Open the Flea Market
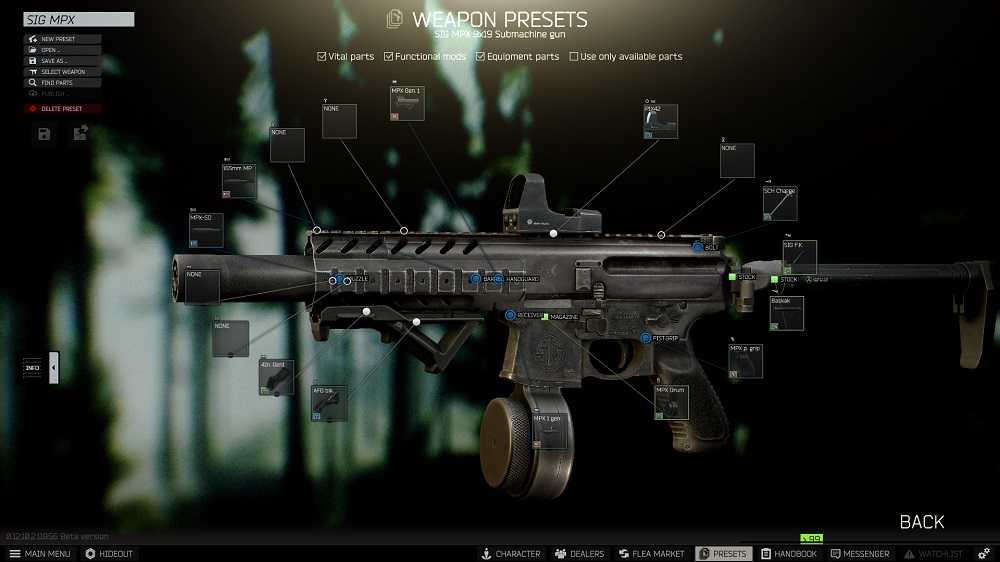This screenshot has height=562, width=1000. click(x=652, y=554)
